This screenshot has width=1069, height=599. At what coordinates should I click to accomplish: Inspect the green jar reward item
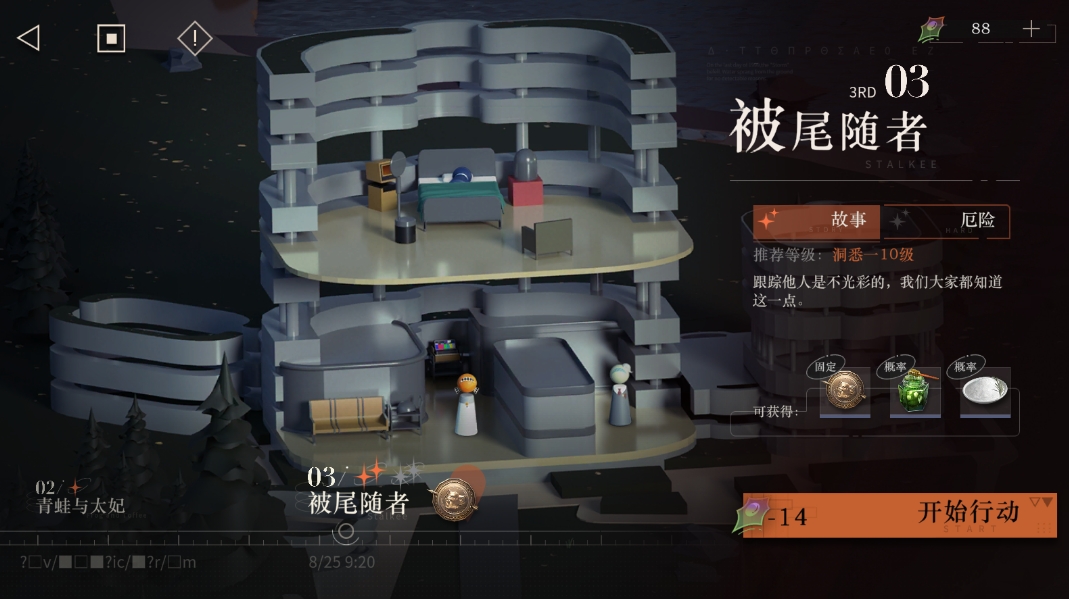click(914, 393)
